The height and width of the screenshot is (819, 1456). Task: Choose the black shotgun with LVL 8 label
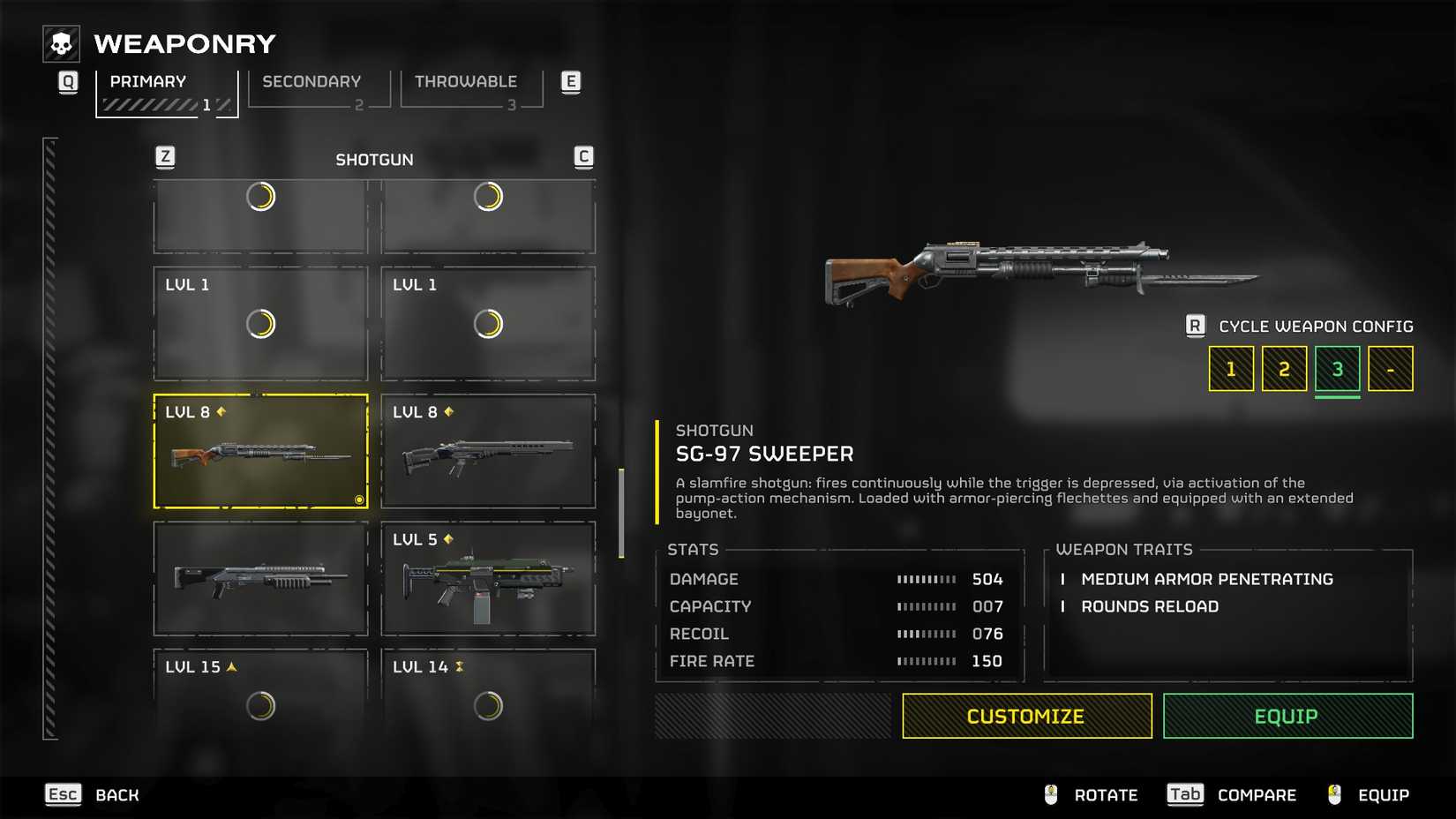click(x=488, y=452)
